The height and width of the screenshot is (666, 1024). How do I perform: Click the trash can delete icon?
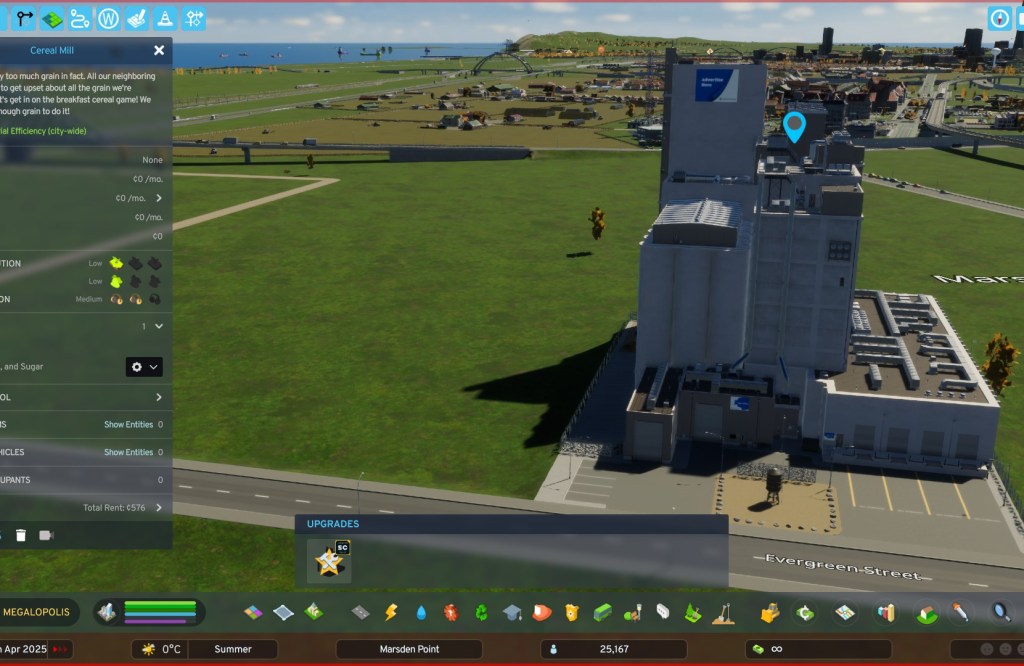pyautogui.click(x=21, y=535)
